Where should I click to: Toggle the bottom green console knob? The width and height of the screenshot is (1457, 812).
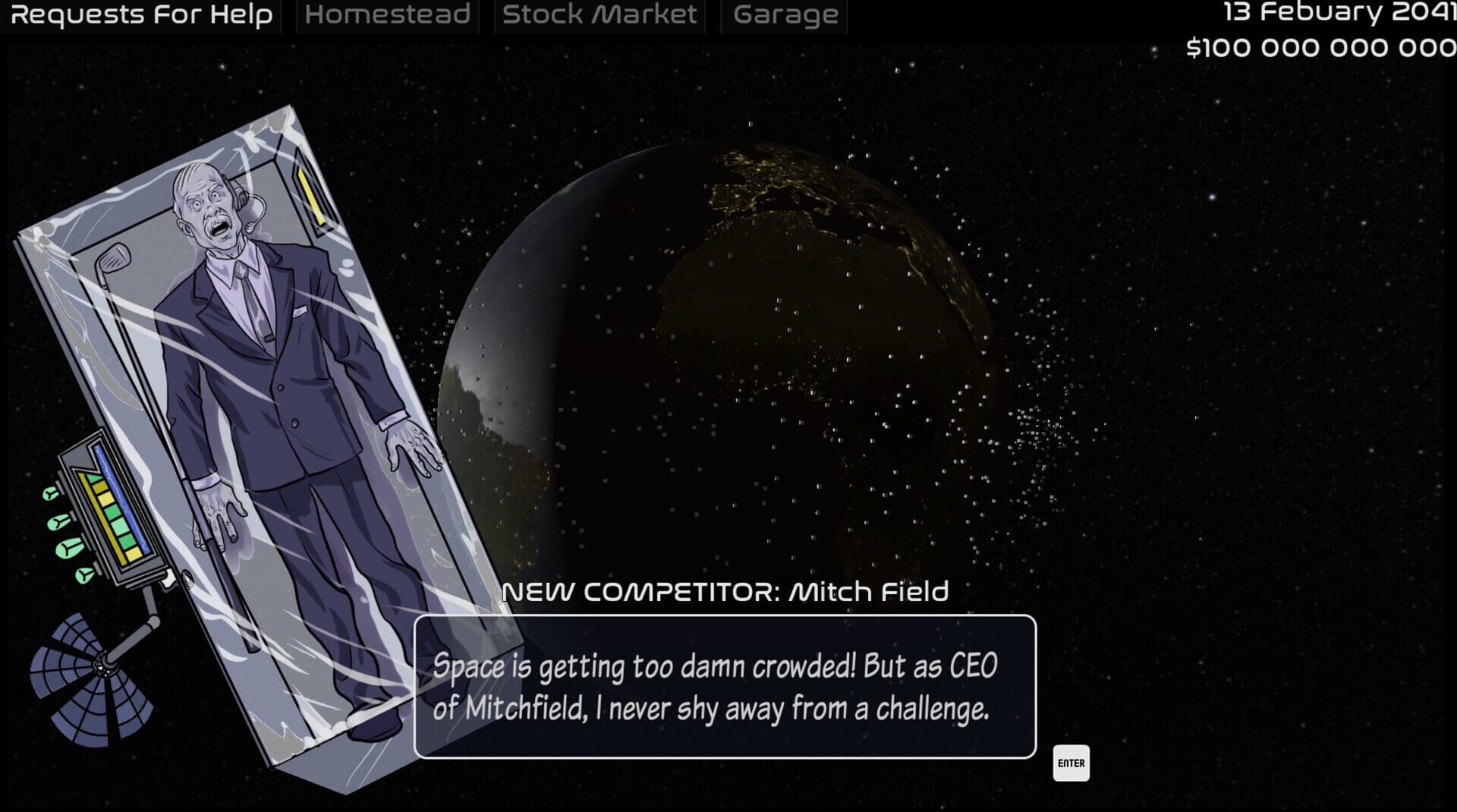click(x=83, y=576)
